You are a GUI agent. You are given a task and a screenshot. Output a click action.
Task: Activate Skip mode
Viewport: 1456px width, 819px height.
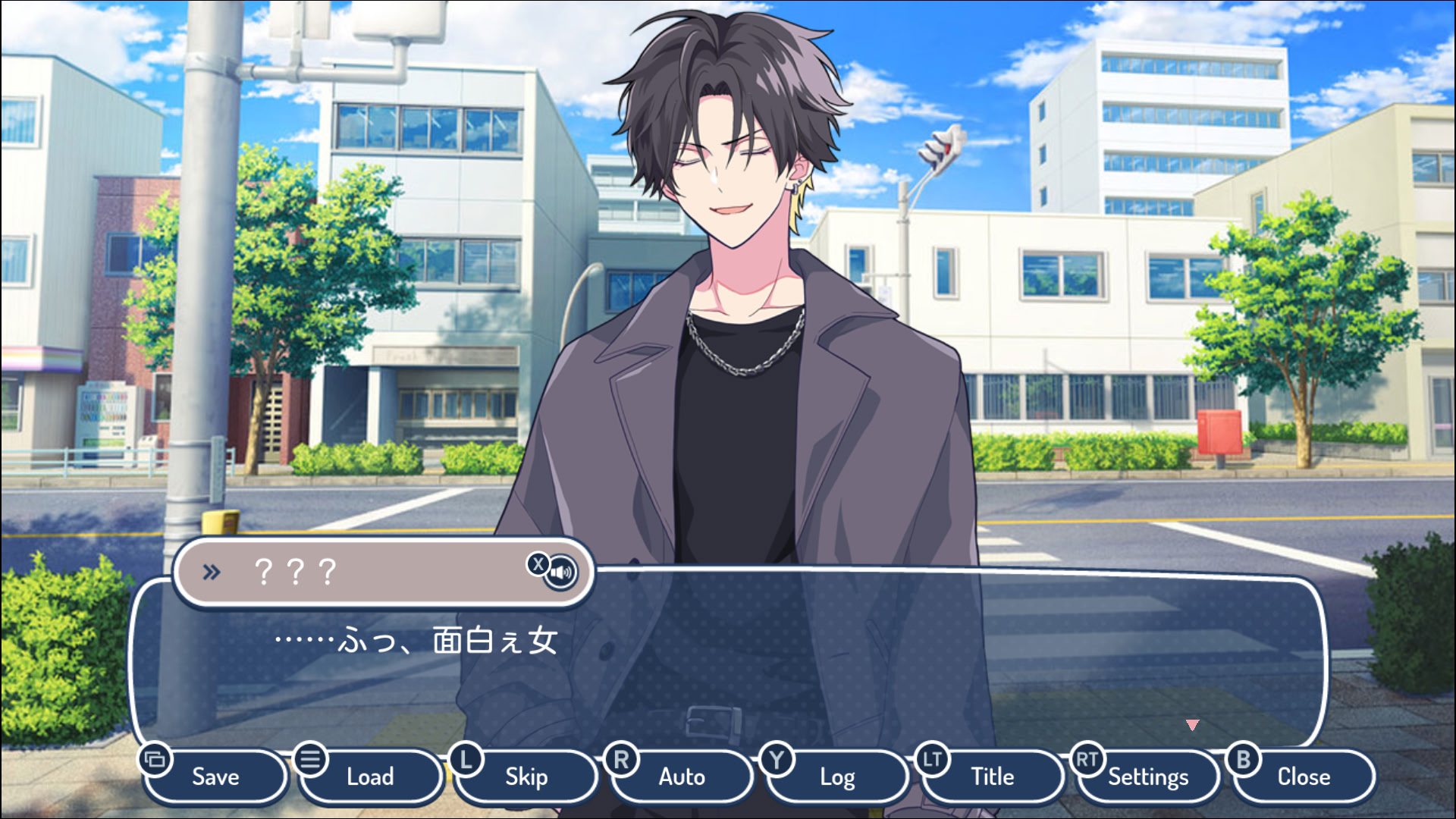(x=526, y=777)
